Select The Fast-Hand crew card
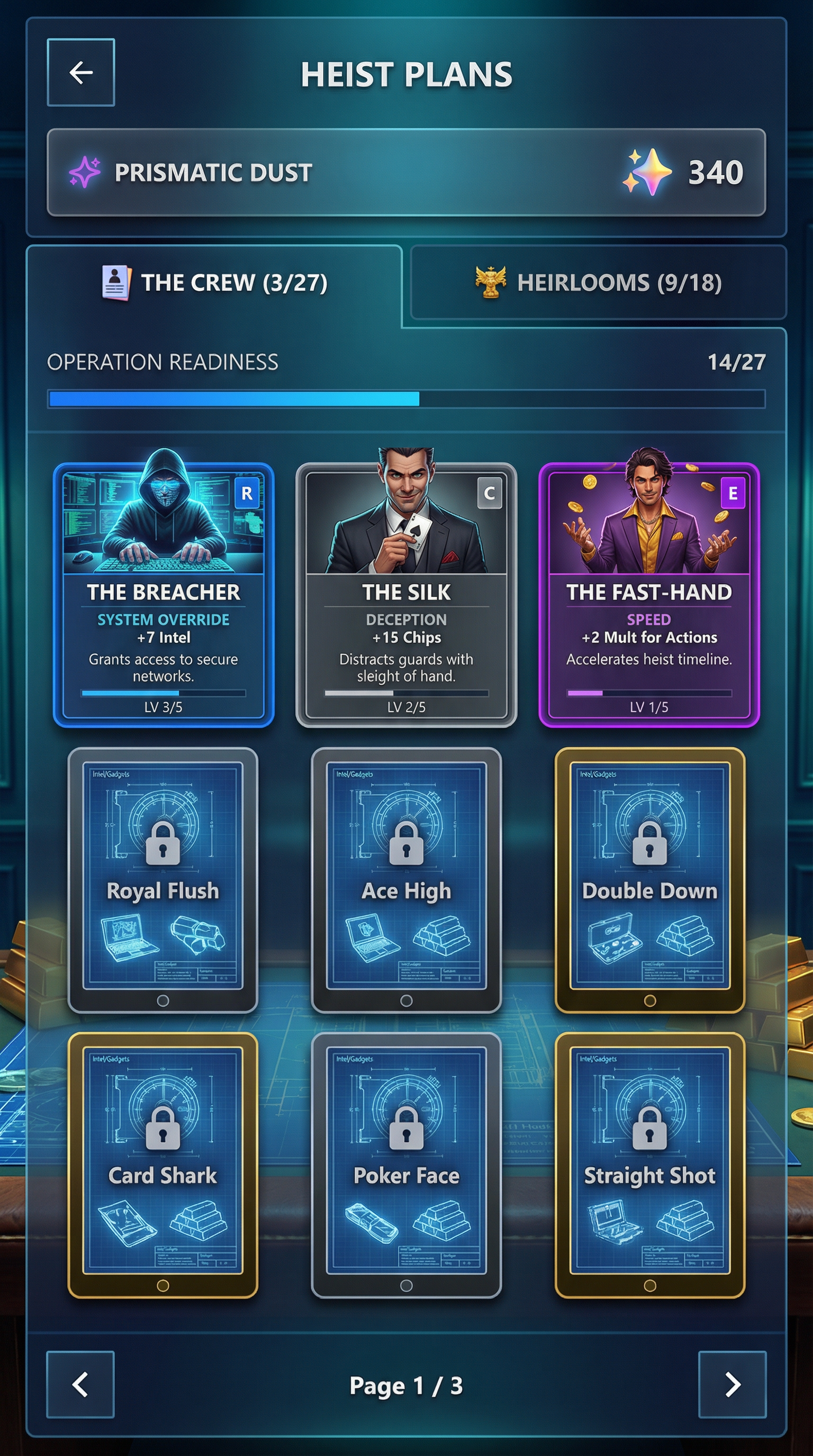The image size is (813, 1456). pyautogui.click(x=649, y=595)
